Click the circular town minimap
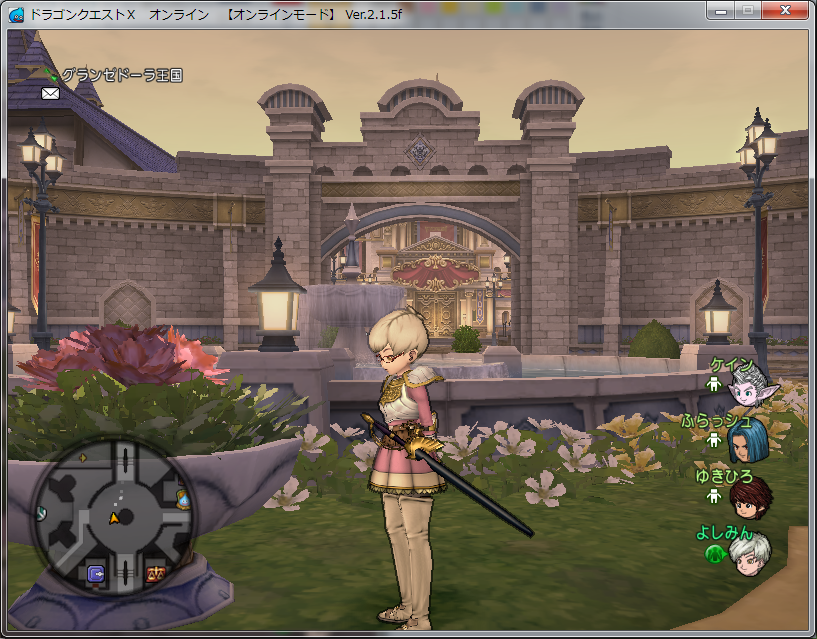The image size is (817, 639). pos(112,516)
